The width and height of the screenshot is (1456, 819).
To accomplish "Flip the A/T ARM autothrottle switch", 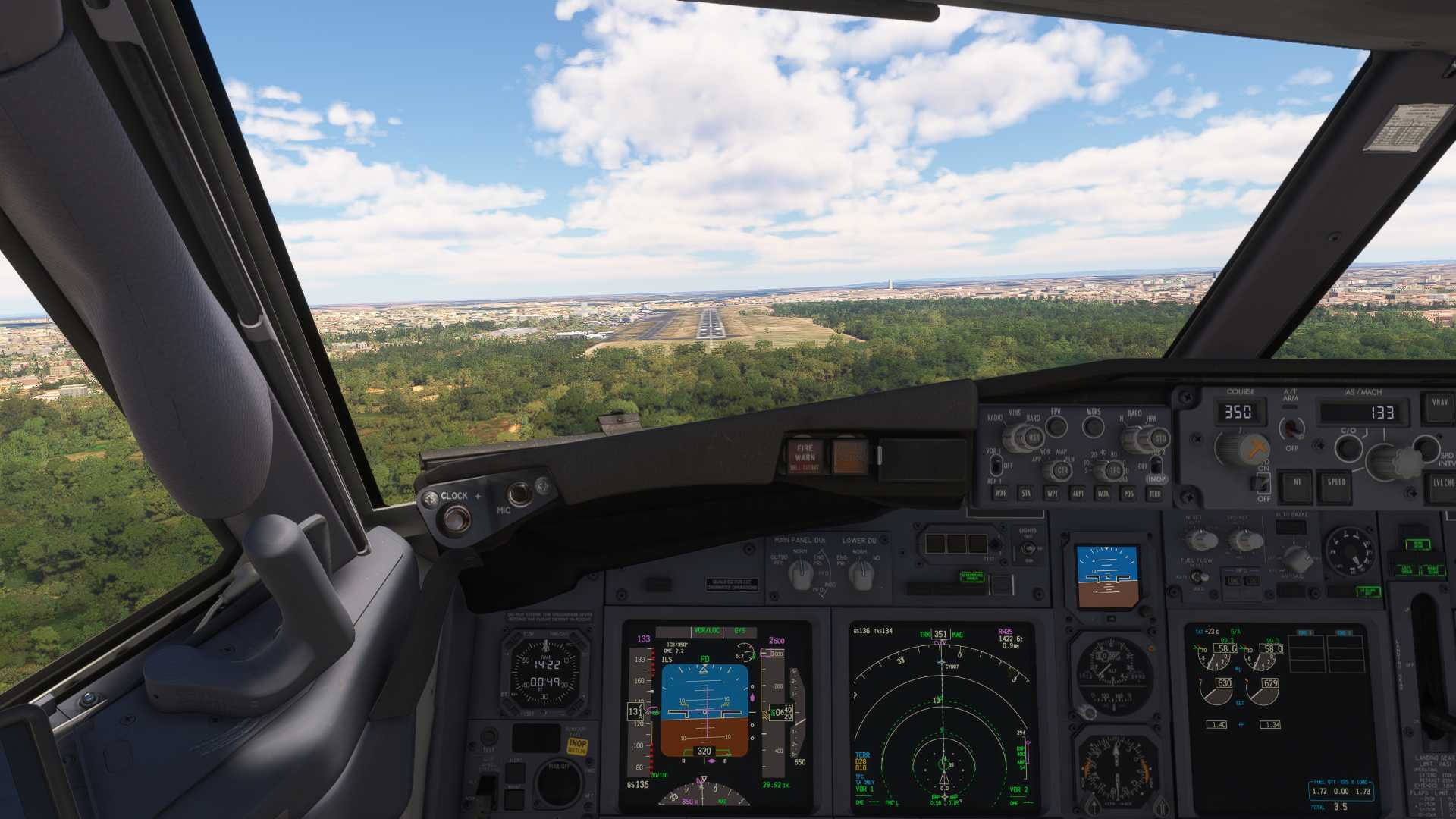I will click(1291, 429).
